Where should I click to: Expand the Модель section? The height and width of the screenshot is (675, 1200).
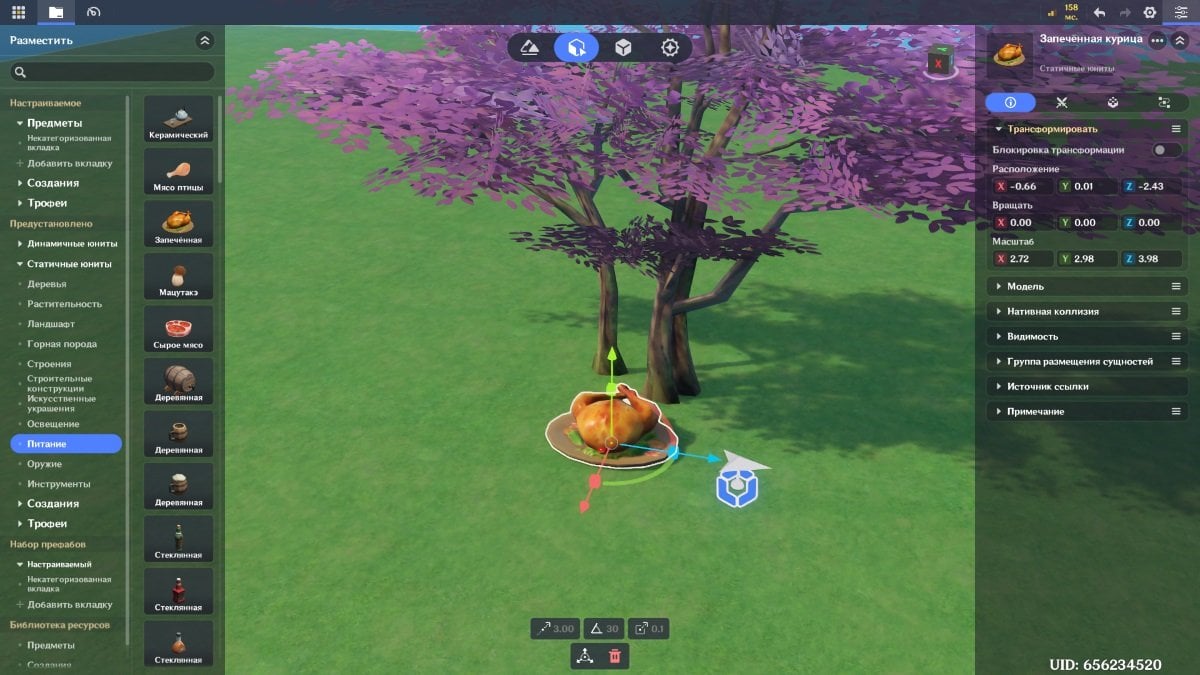[x=1025, y=287]
